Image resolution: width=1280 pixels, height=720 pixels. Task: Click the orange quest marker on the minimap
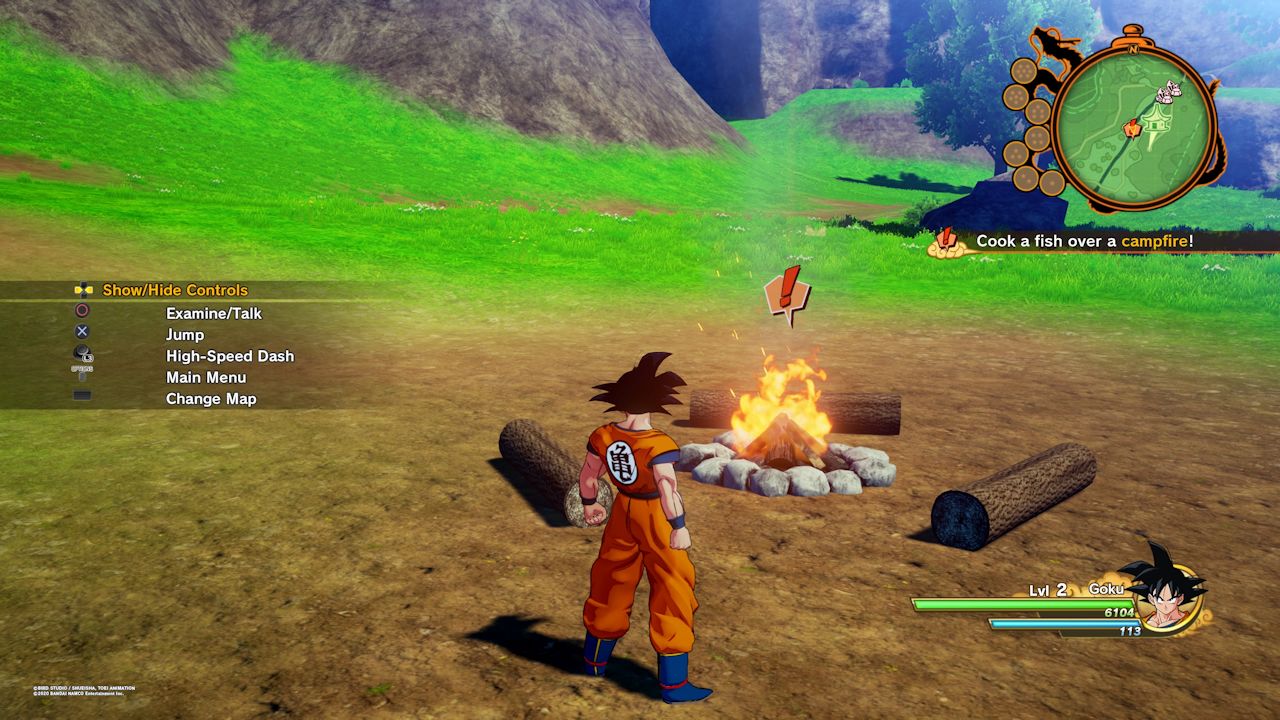pyautogui.click(x=1132, y=128)
